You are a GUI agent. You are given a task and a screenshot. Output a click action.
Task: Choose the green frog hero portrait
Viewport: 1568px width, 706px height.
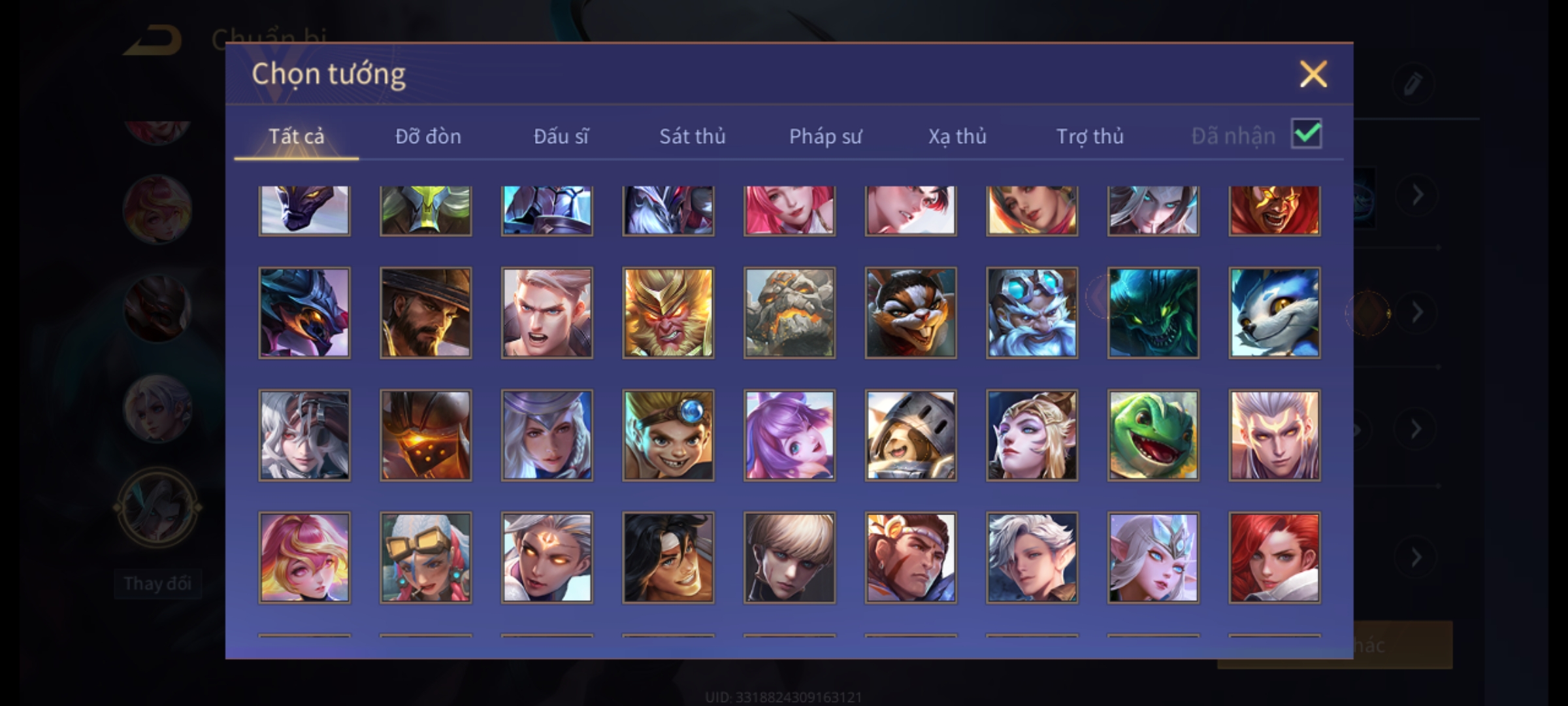(1153, 435)
